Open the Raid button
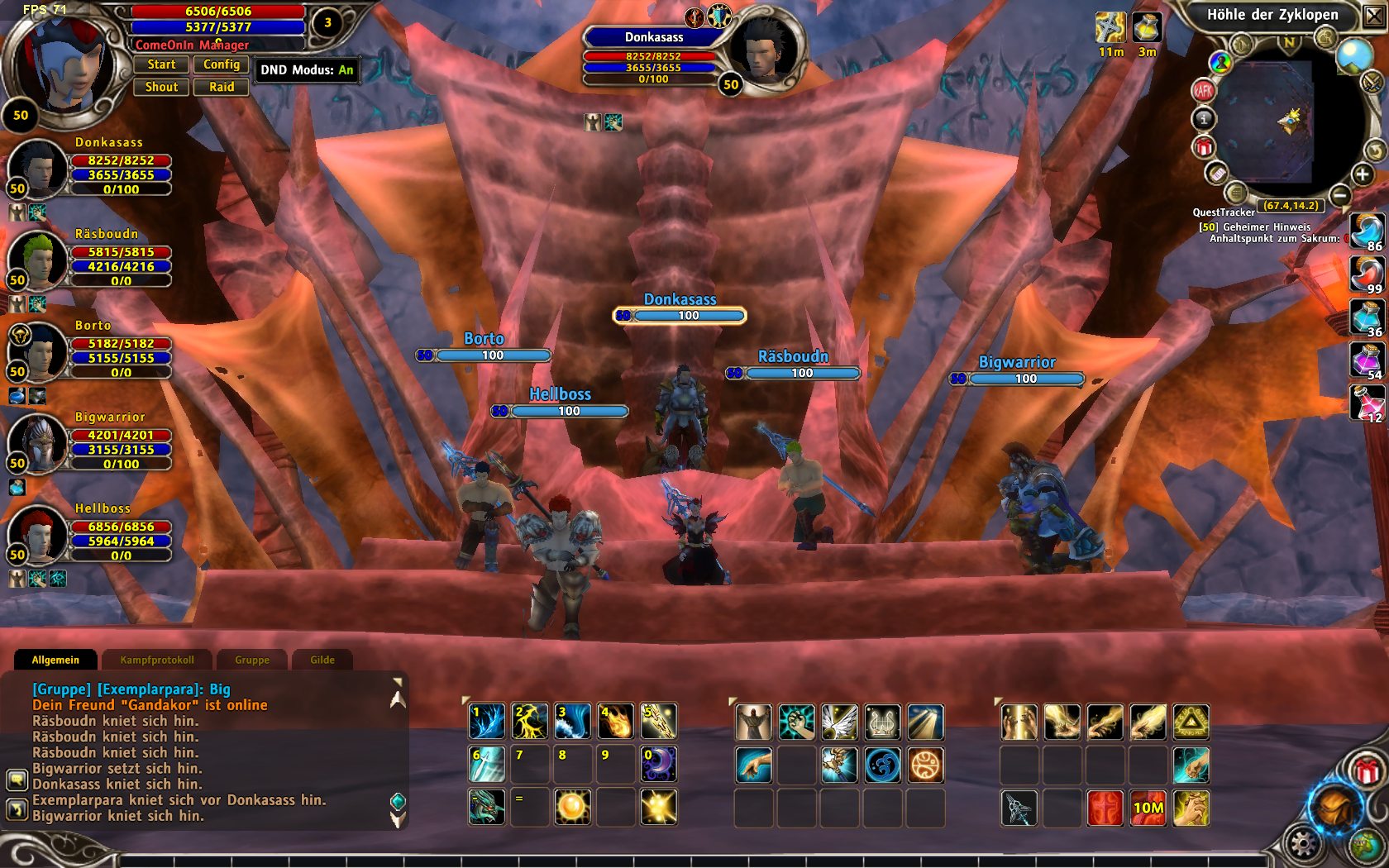Image resolution: width=1389 pixels, height=868 pixels. click(221, 87)
